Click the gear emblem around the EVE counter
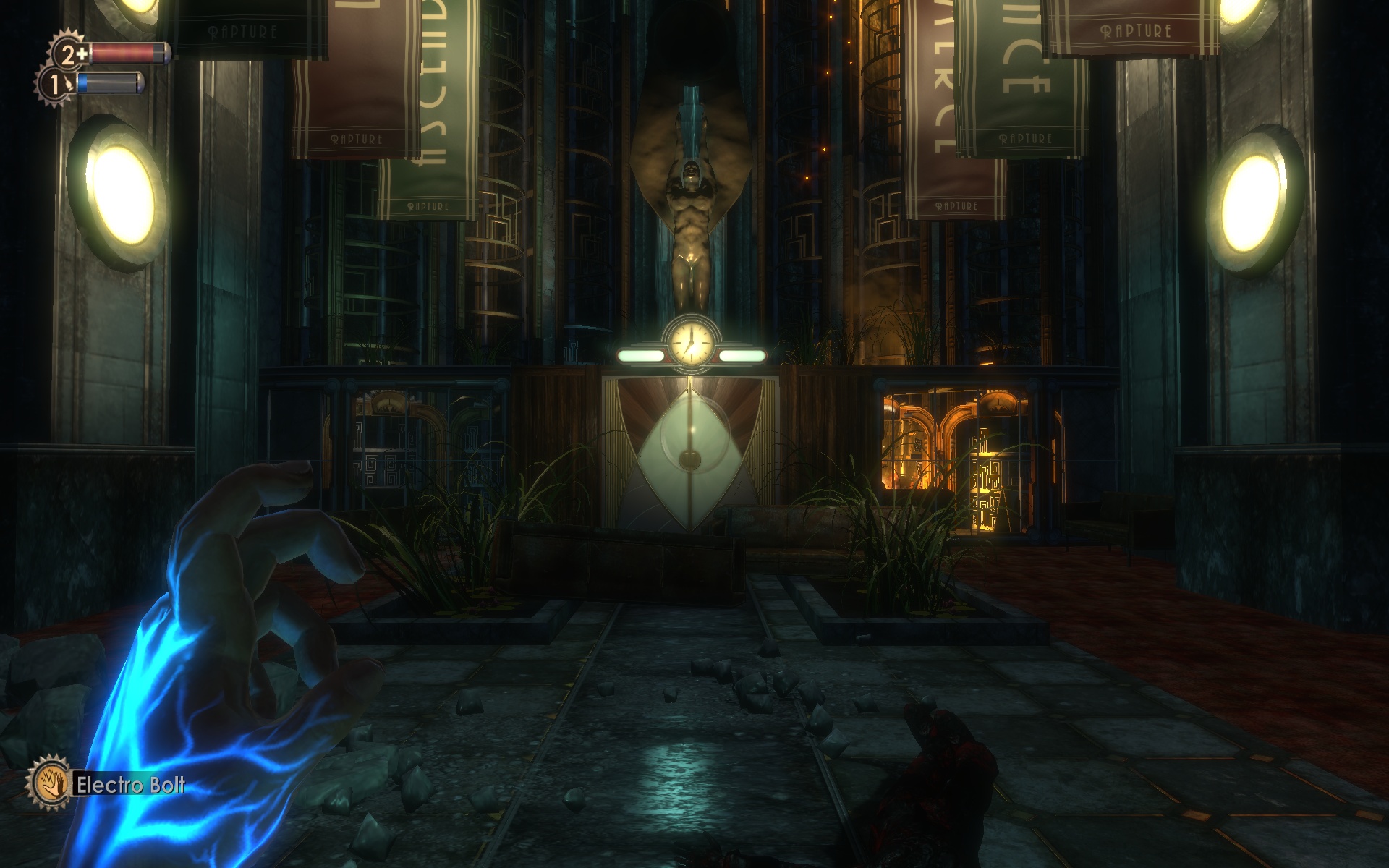Image resolution: width=1389 pixels, height=868 pixels. click(54, 82)
